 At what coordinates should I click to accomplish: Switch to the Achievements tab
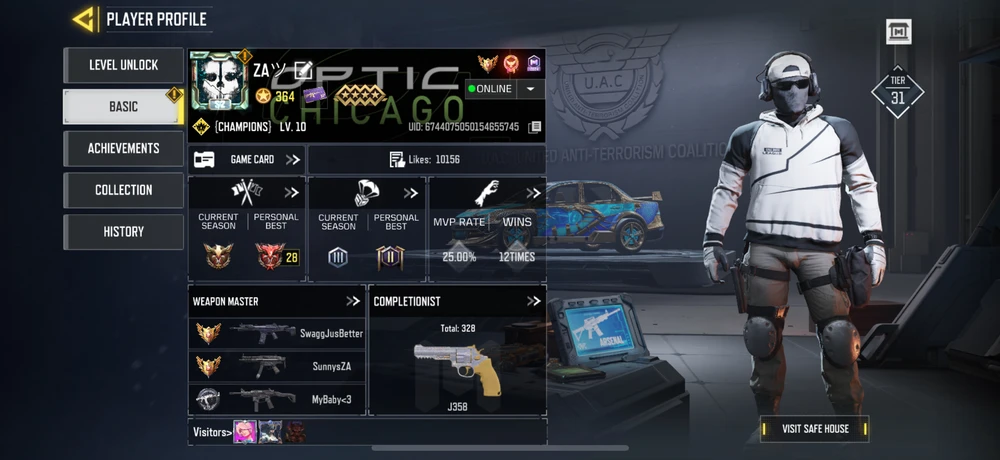click(124, 148)
